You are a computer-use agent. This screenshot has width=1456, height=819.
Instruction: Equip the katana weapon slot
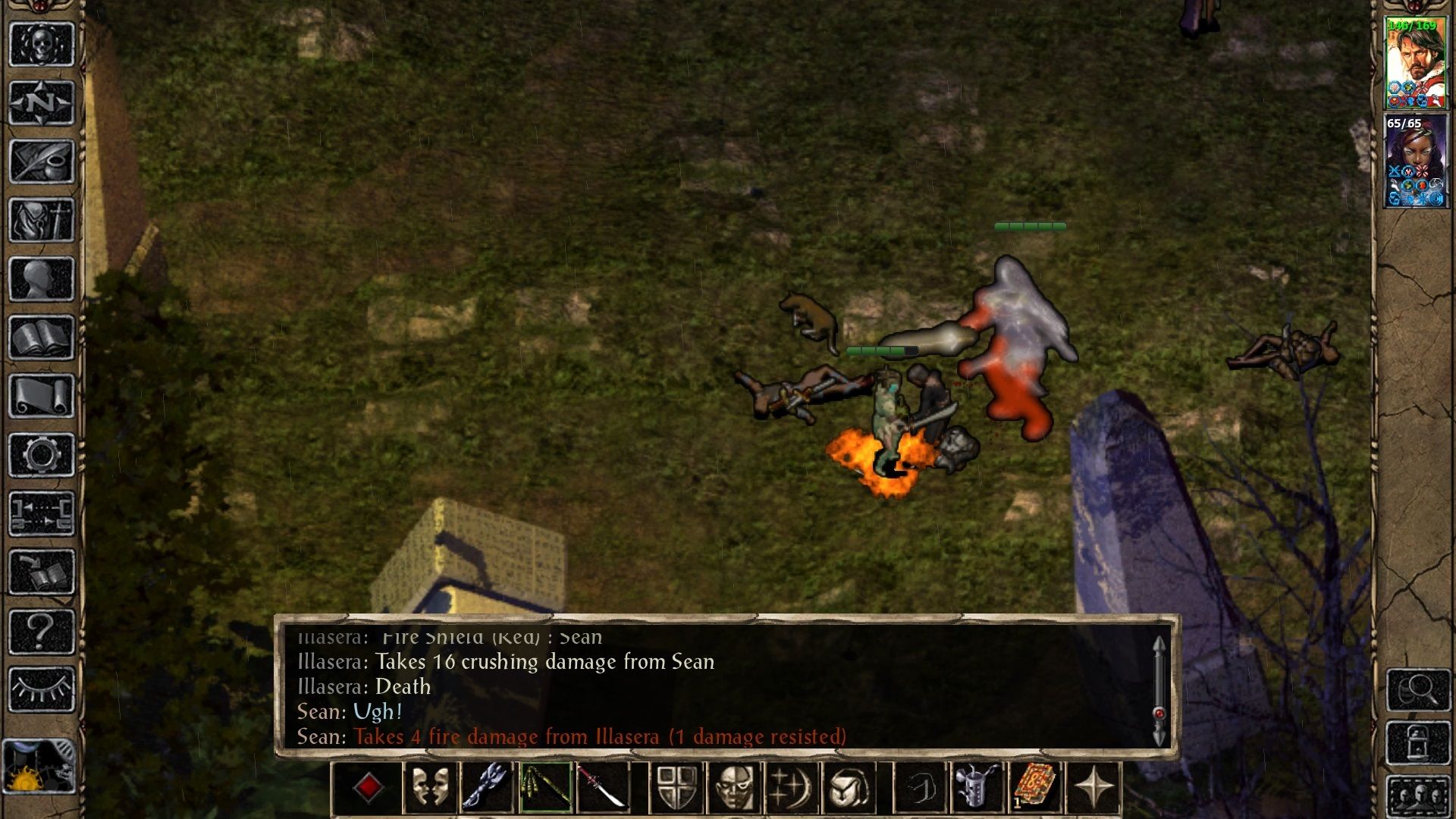tap(603, 787)
